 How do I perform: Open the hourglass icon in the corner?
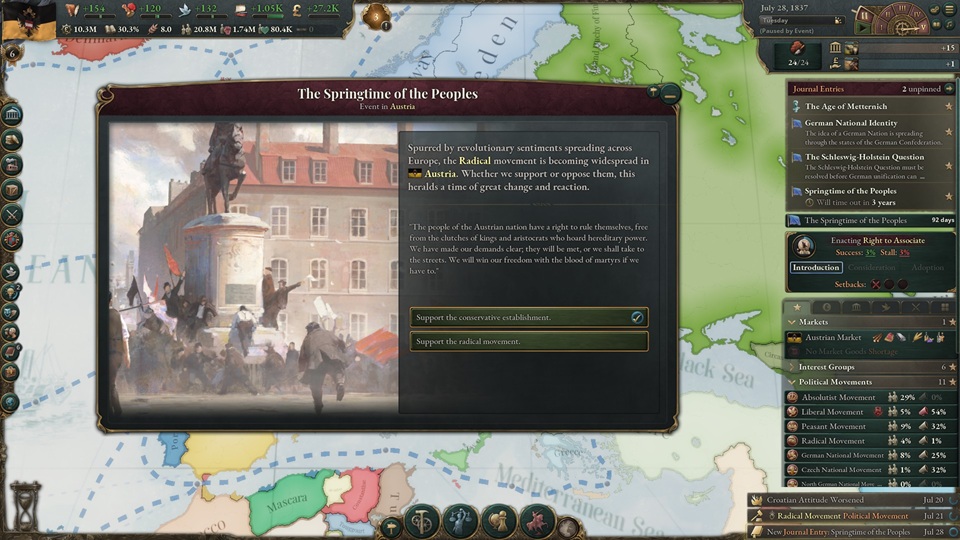click(x=25, y=502)
